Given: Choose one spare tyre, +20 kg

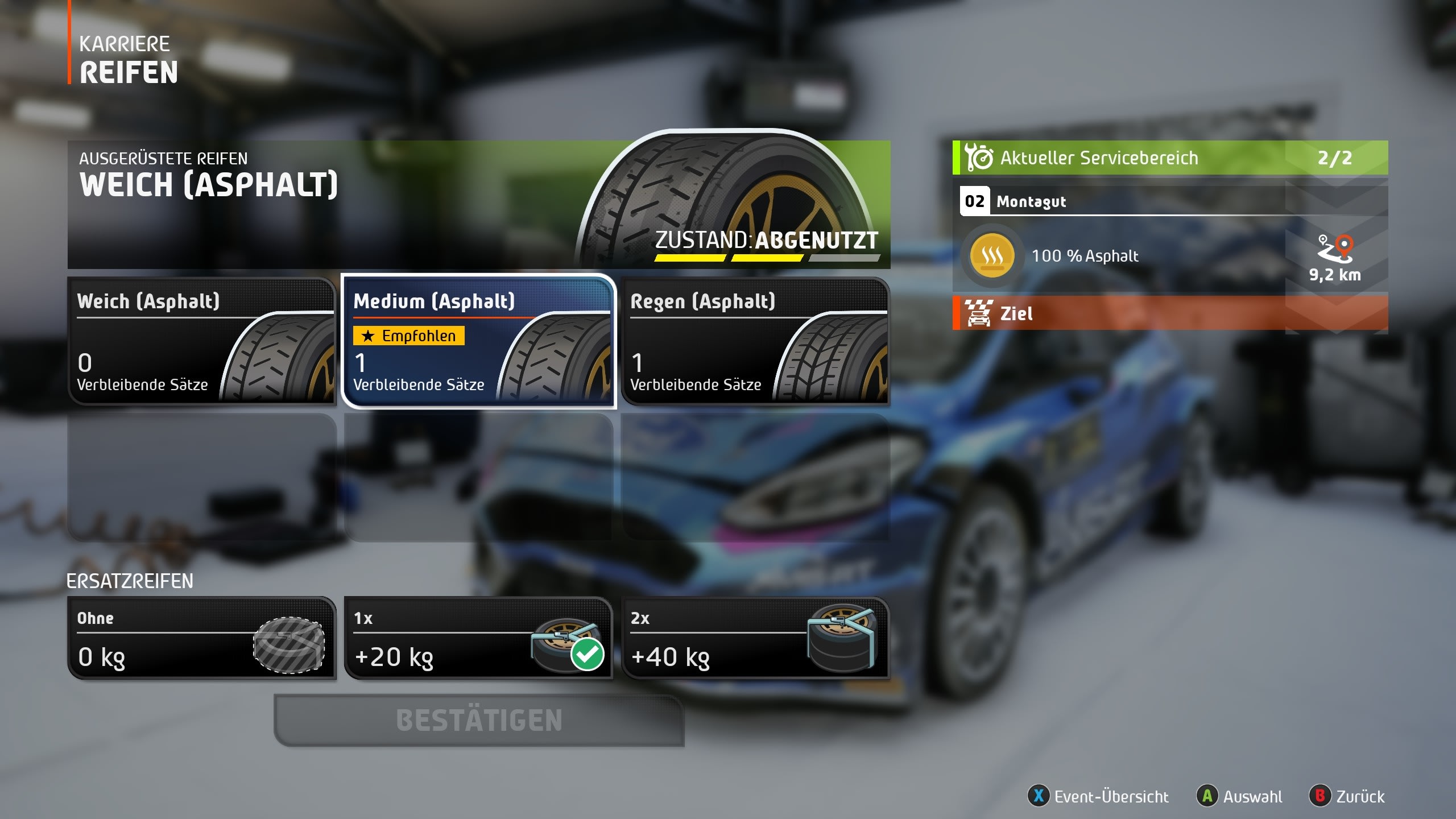Looking at the screenshot, I should [x=478, y=638].
